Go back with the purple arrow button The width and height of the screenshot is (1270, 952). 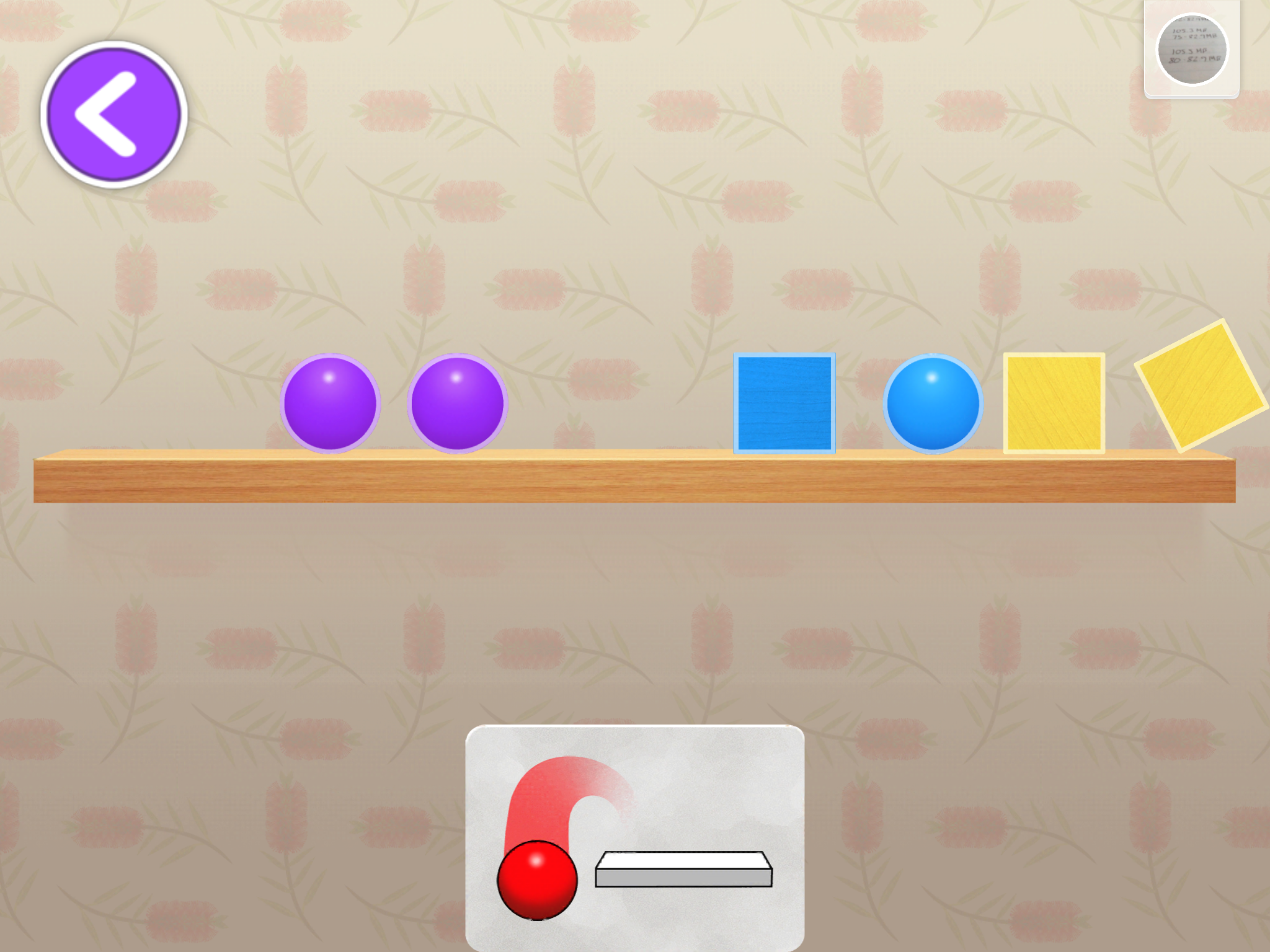point(114,114)
